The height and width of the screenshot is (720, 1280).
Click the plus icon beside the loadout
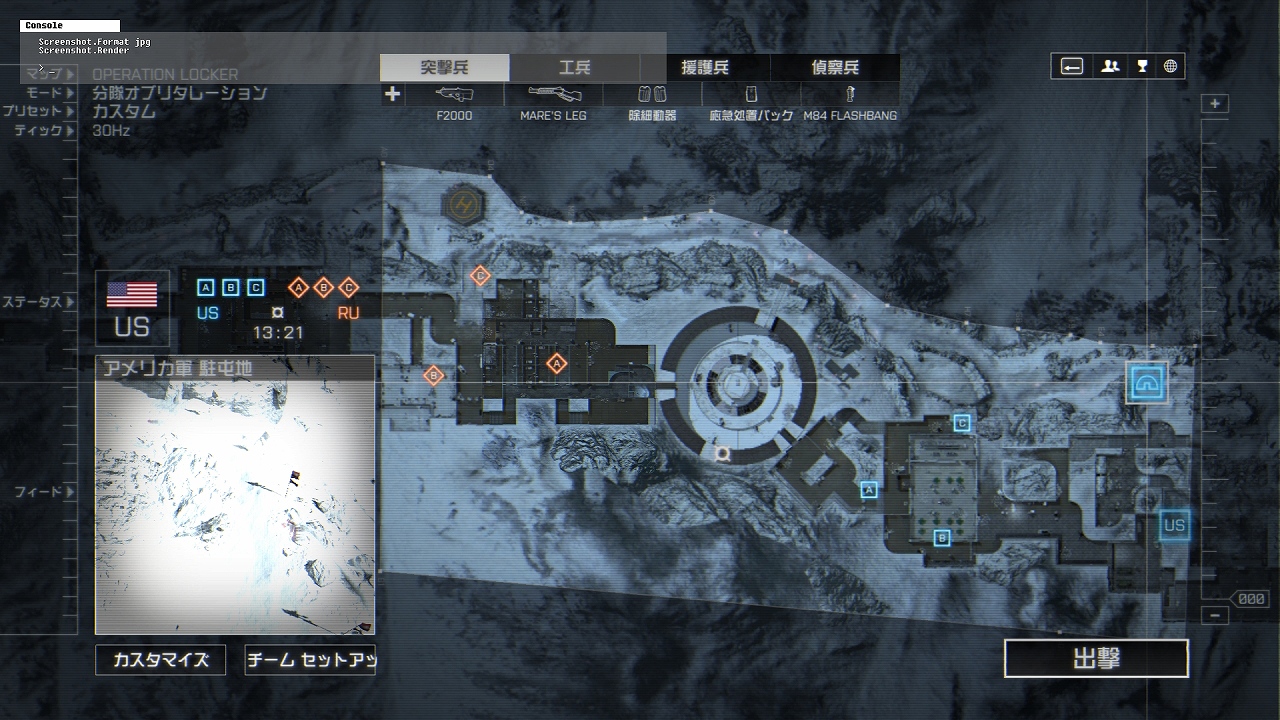(392, 94)
